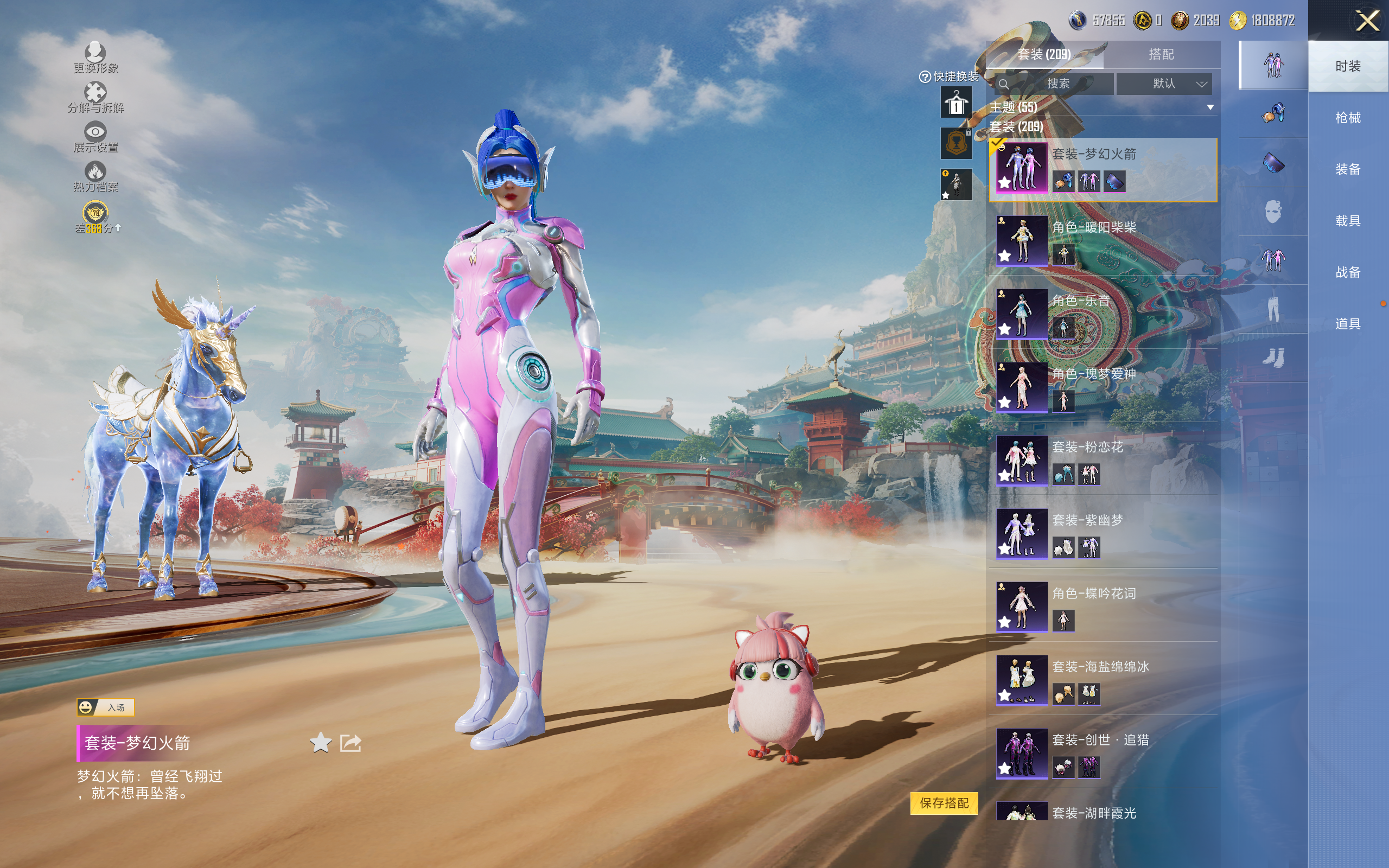Open the 枪械 category

coord(1348,118)
